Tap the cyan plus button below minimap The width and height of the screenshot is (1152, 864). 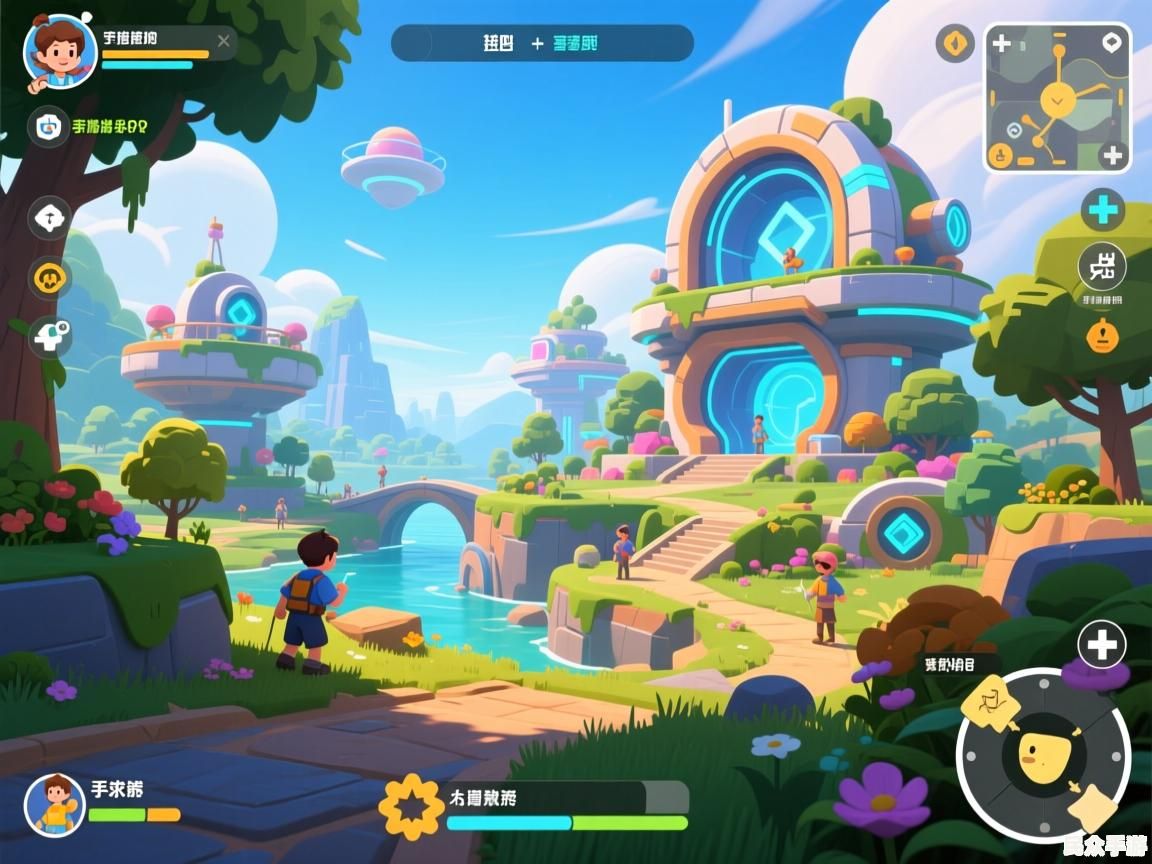point(1103,210)
